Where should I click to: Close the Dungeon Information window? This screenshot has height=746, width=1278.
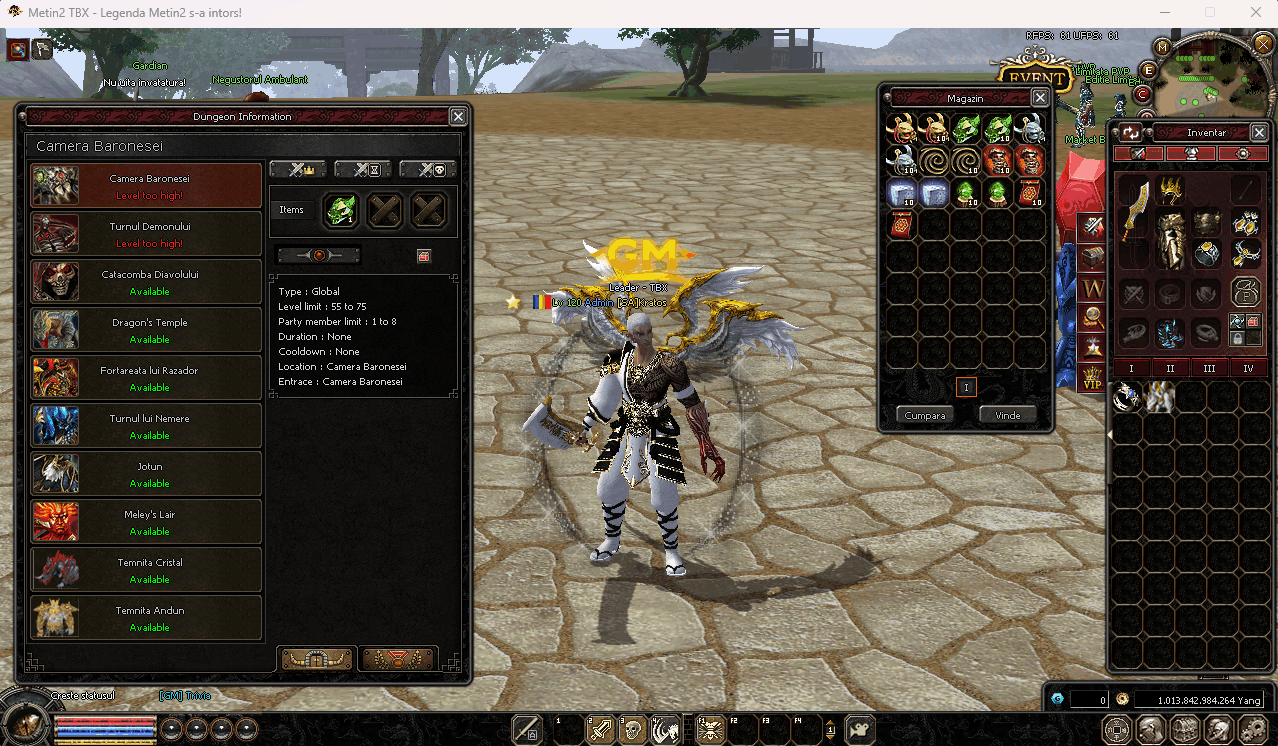[x=458, y=117]
